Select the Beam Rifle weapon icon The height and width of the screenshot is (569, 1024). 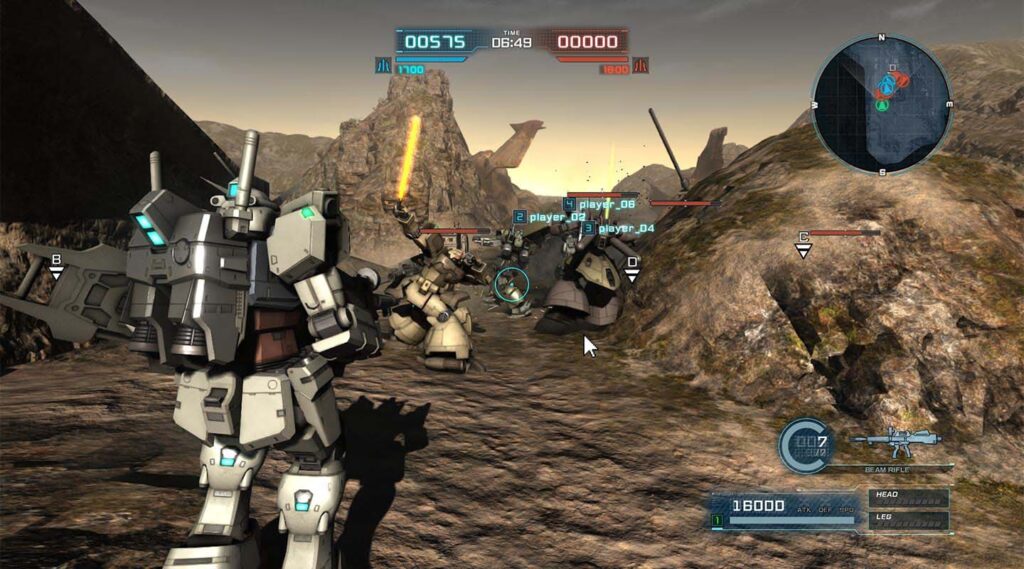pyautogui.click(x=896, y=440)
